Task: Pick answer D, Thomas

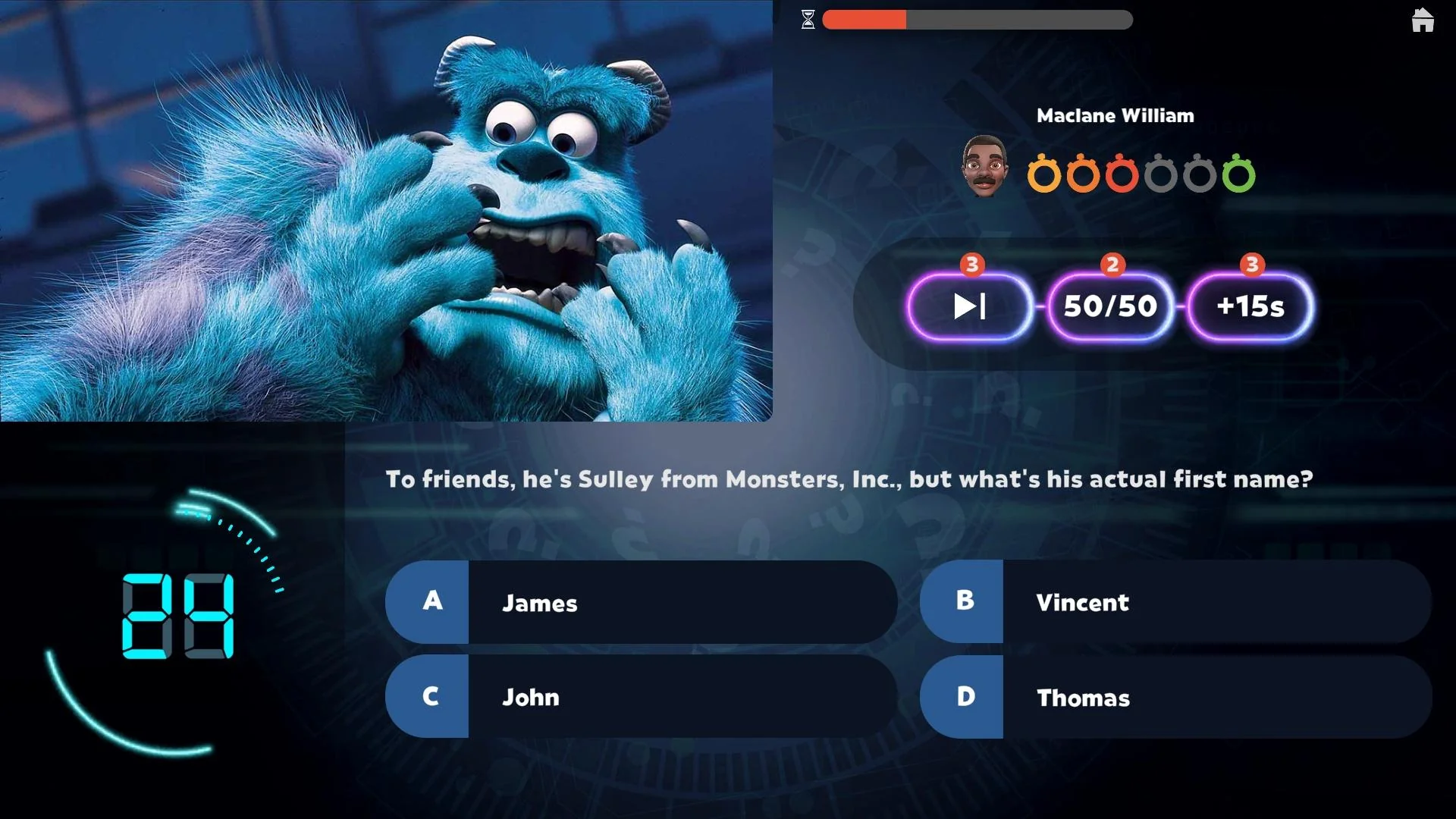Action: tap(1175, 698)
